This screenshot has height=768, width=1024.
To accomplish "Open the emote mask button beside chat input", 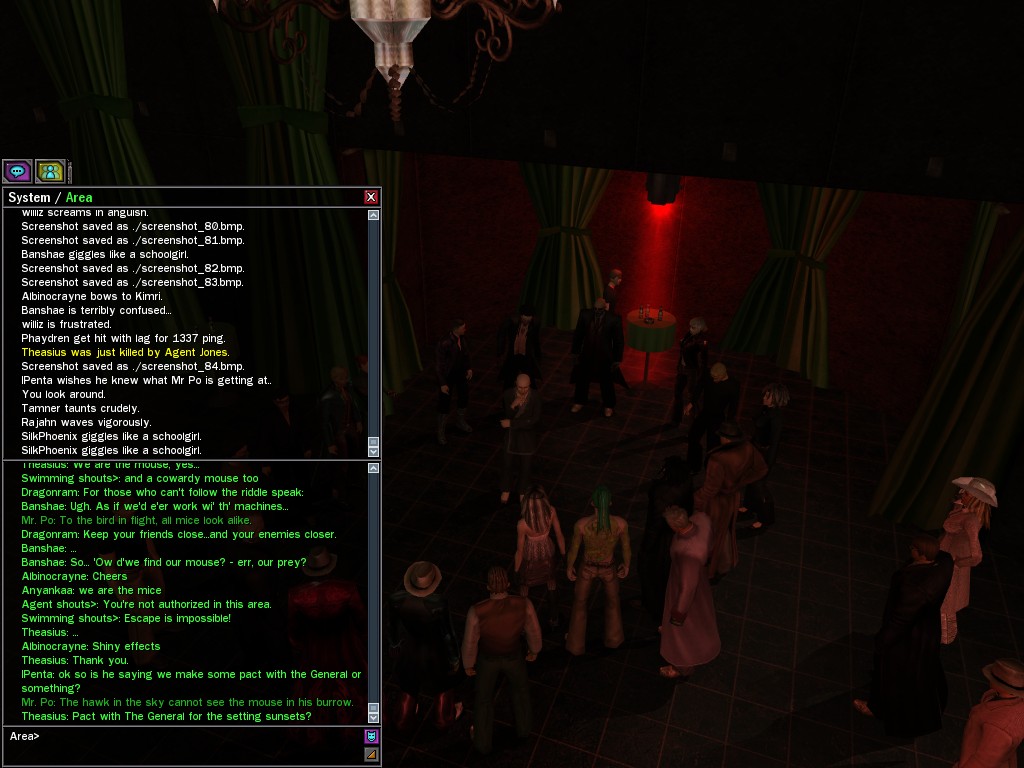I will (371, 736).
